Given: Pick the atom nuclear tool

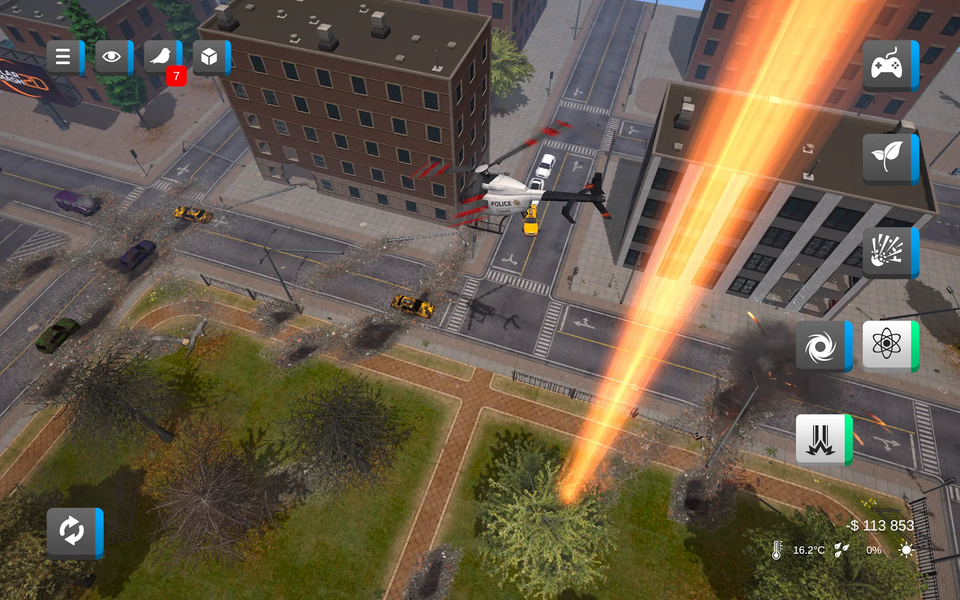Looking at the screenshot, I should point(888,346).
